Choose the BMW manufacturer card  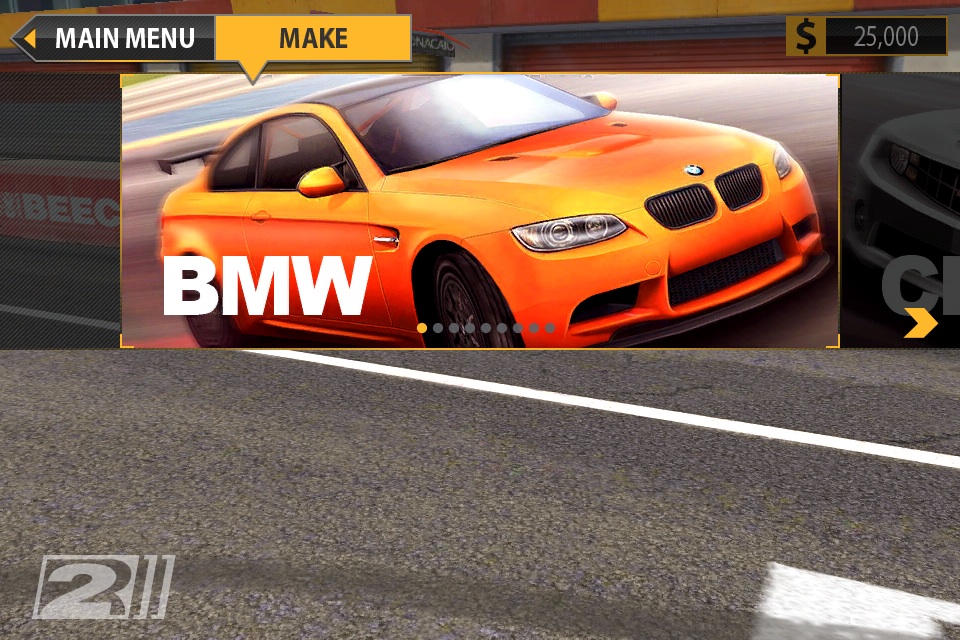click(x=480, y=210)
